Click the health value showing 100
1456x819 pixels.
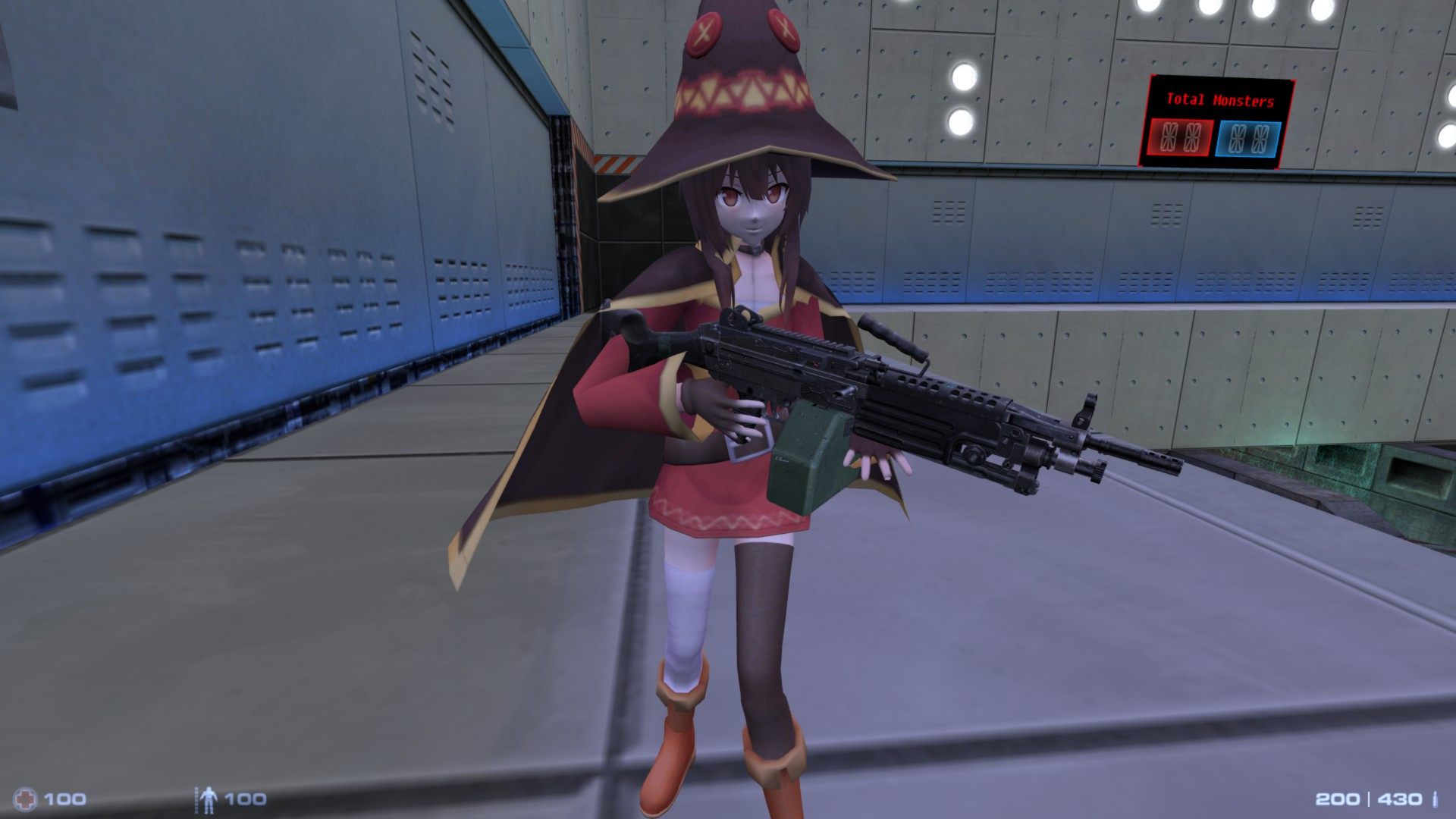66,799
